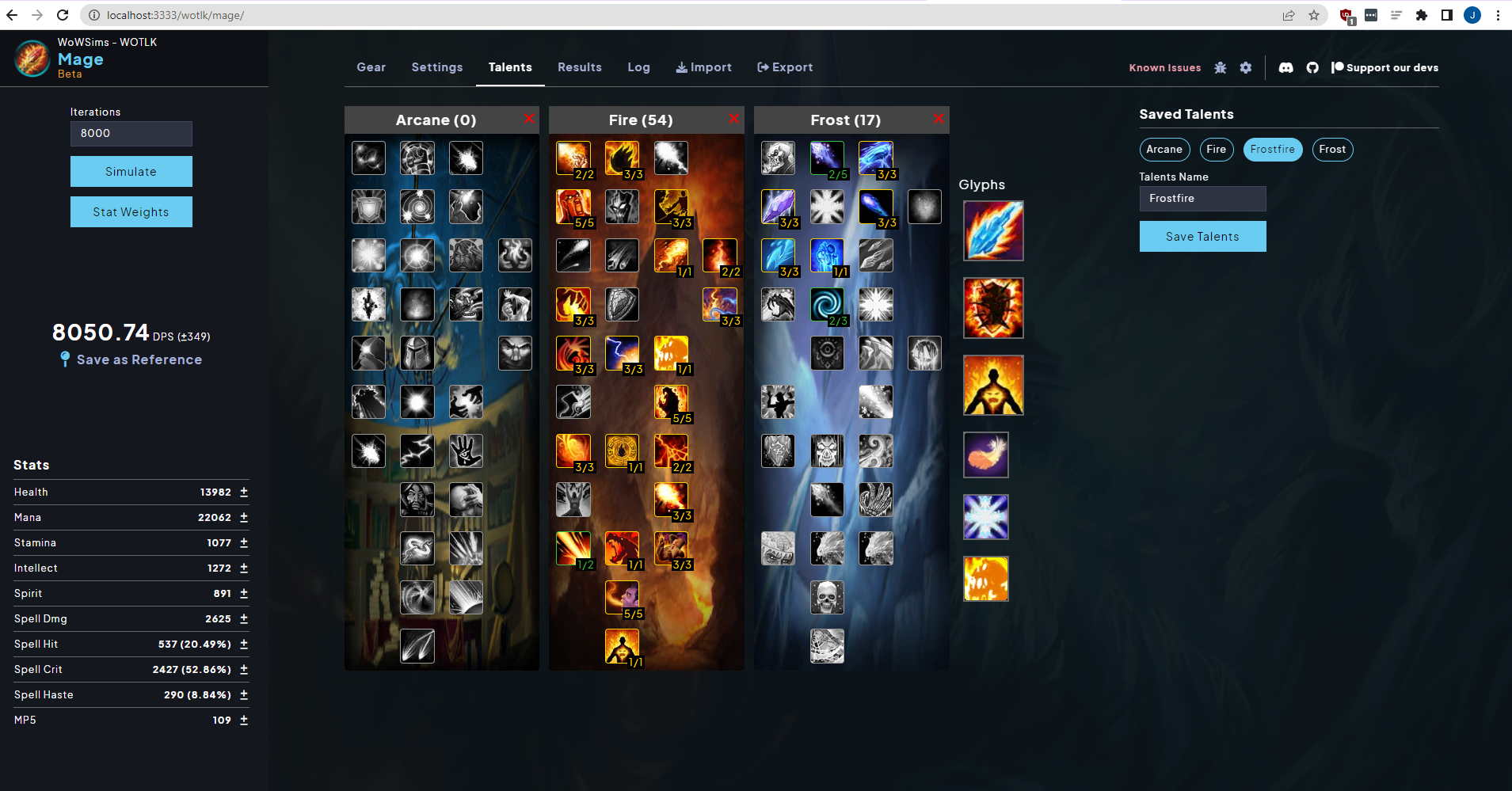Expand the Spell Crit stat details
Screen dimensions: 1512x791
click(243, 669)
